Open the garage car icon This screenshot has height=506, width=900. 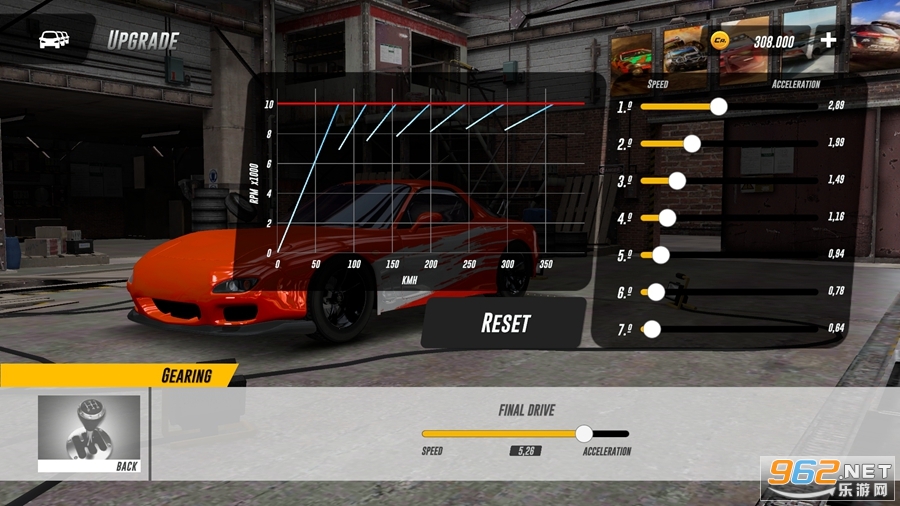[x=53, y=40]
